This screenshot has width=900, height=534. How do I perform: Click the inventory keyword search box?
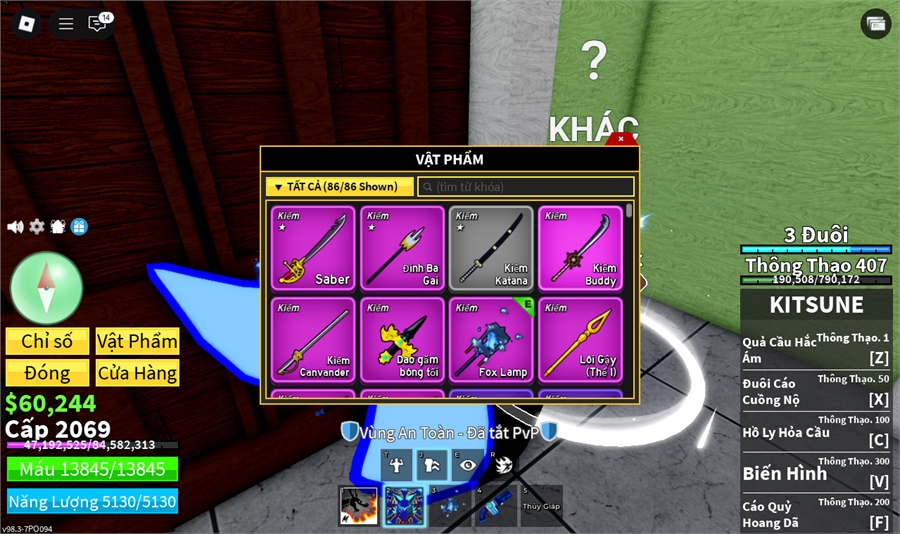coord(526,187)
